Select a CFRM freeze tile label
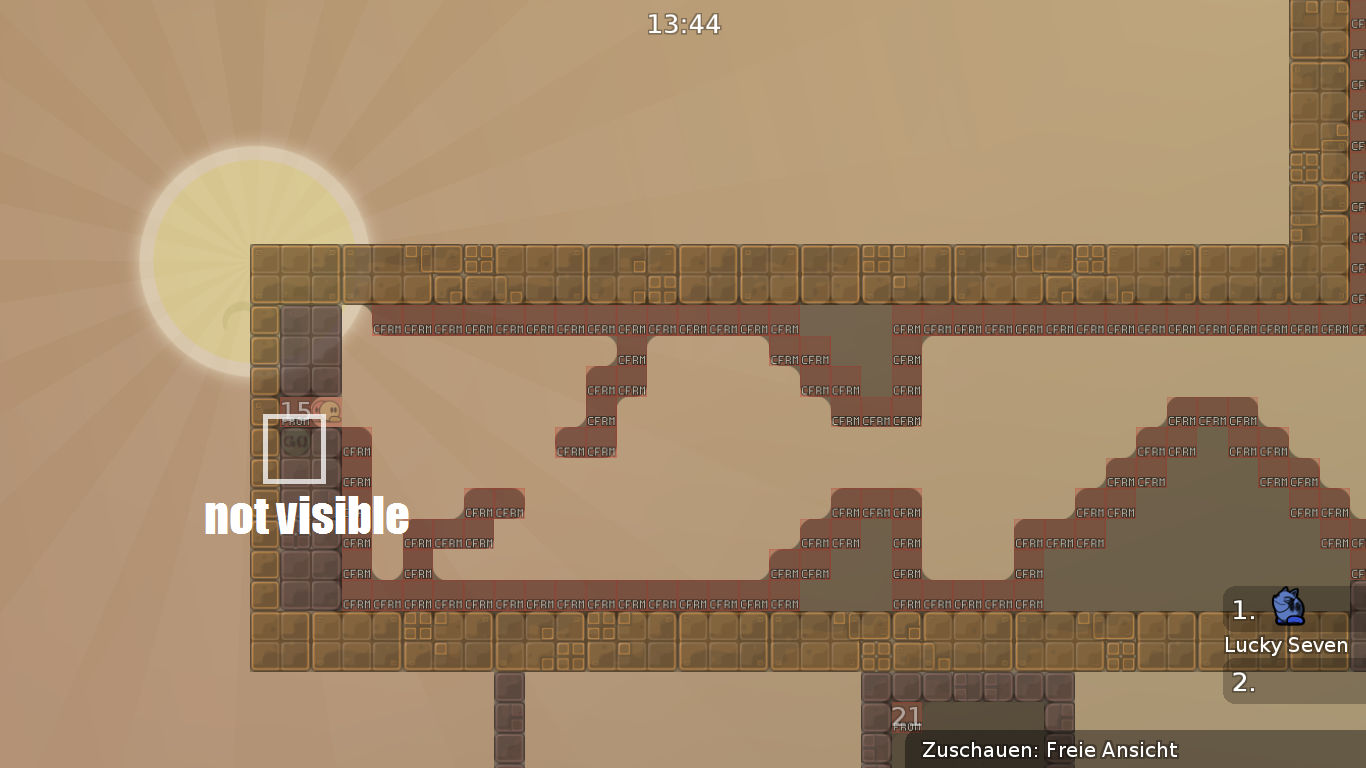1366x768 pixels. pyautogui.click(x=386, y=328)
